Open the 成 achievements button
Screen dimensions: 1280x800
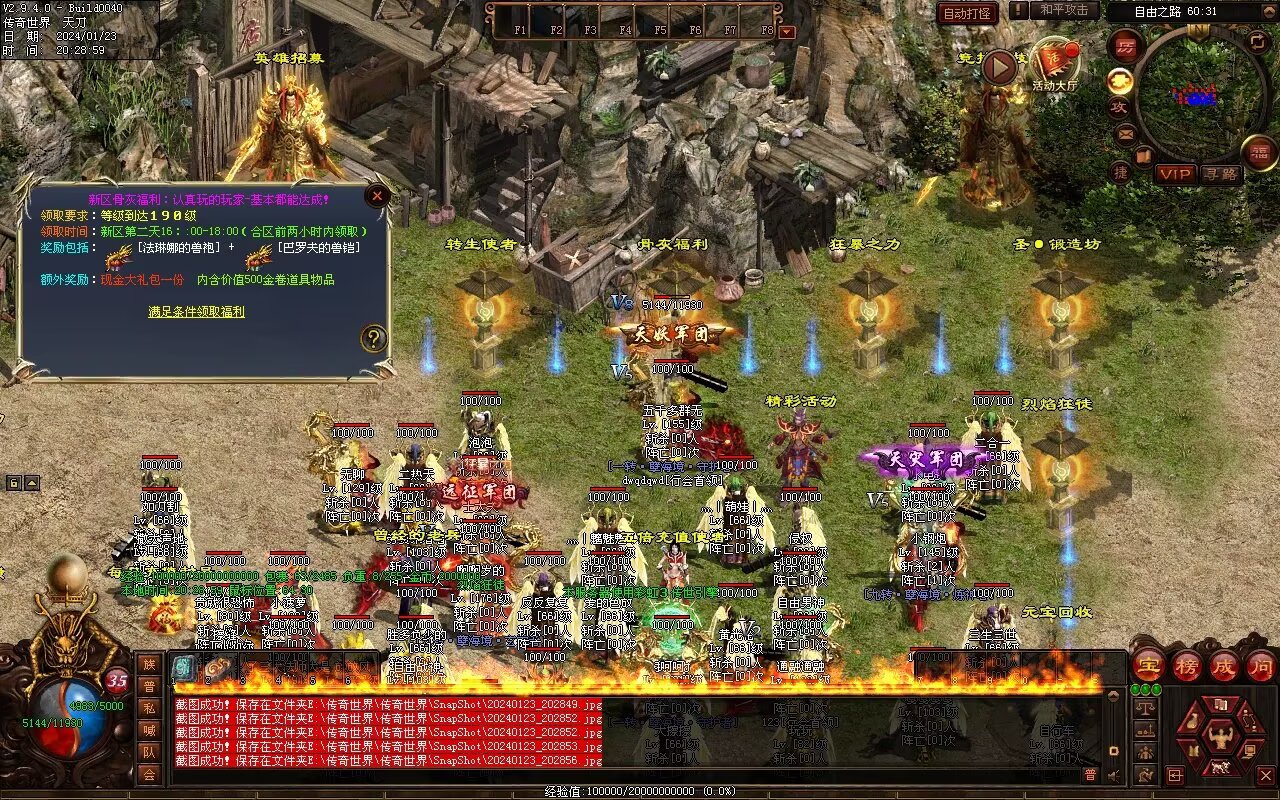(1224, 666)
